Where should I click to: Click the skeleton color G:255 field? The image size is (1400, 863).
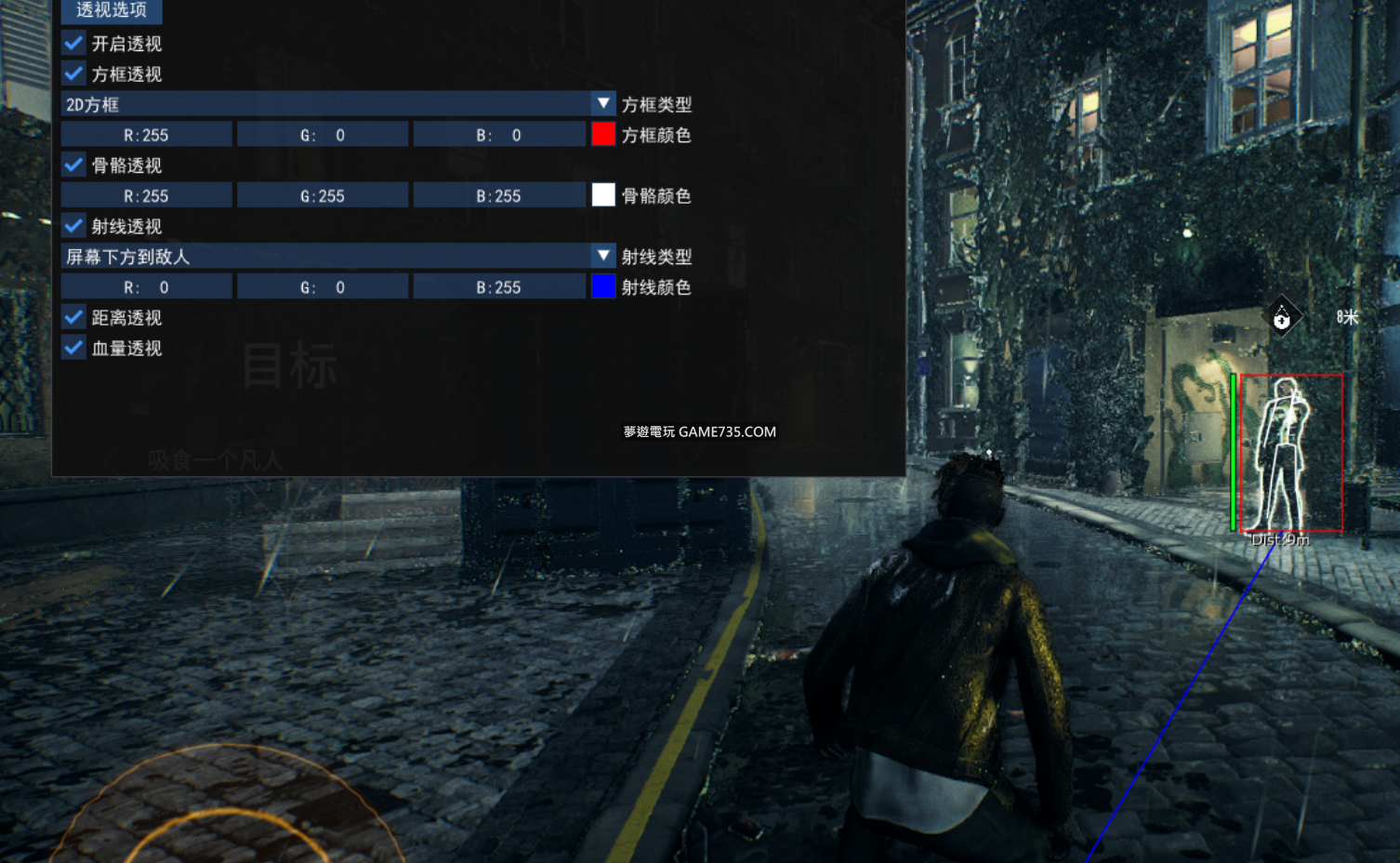click(323, 196)
